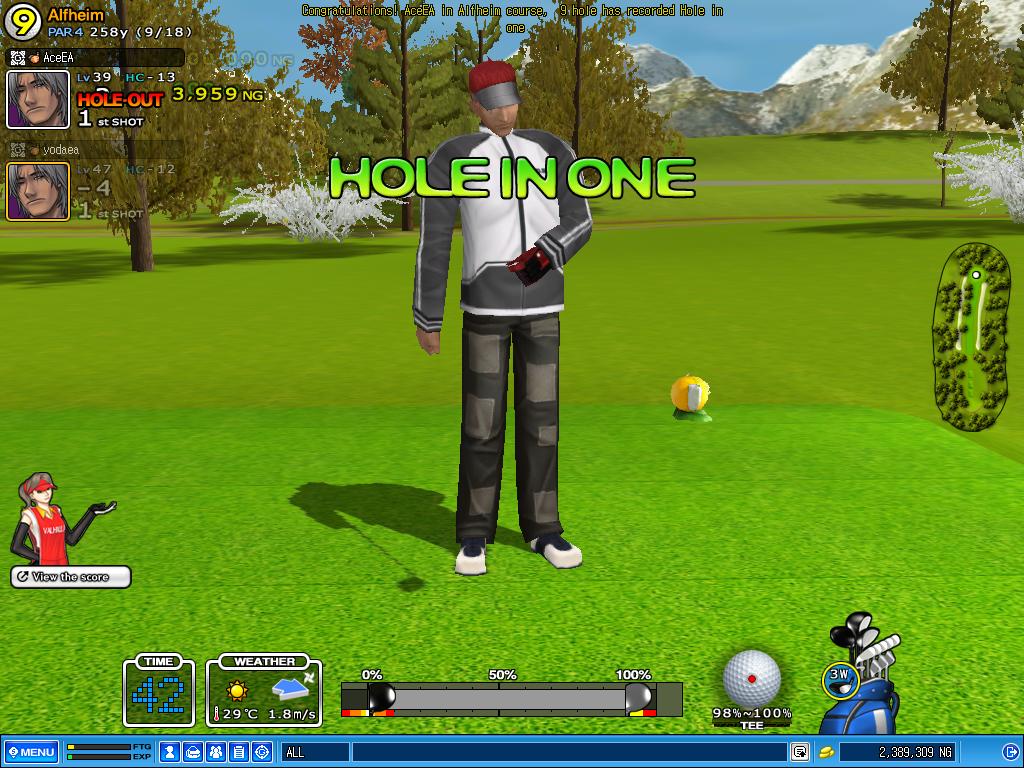Click the circular target icon in the toolbar
The image size is (1024, 768).
pyautogui.click(x=262, y=752)
